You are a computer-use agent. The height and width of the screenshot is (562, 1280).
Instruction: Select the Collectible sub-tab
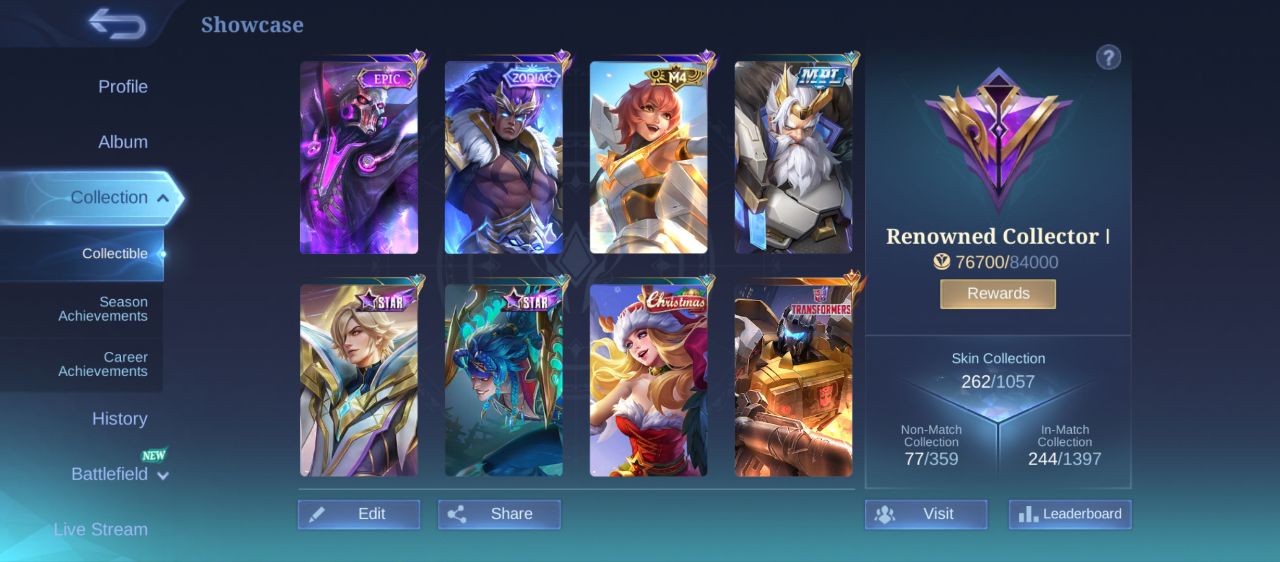click(x=114, y=254)
